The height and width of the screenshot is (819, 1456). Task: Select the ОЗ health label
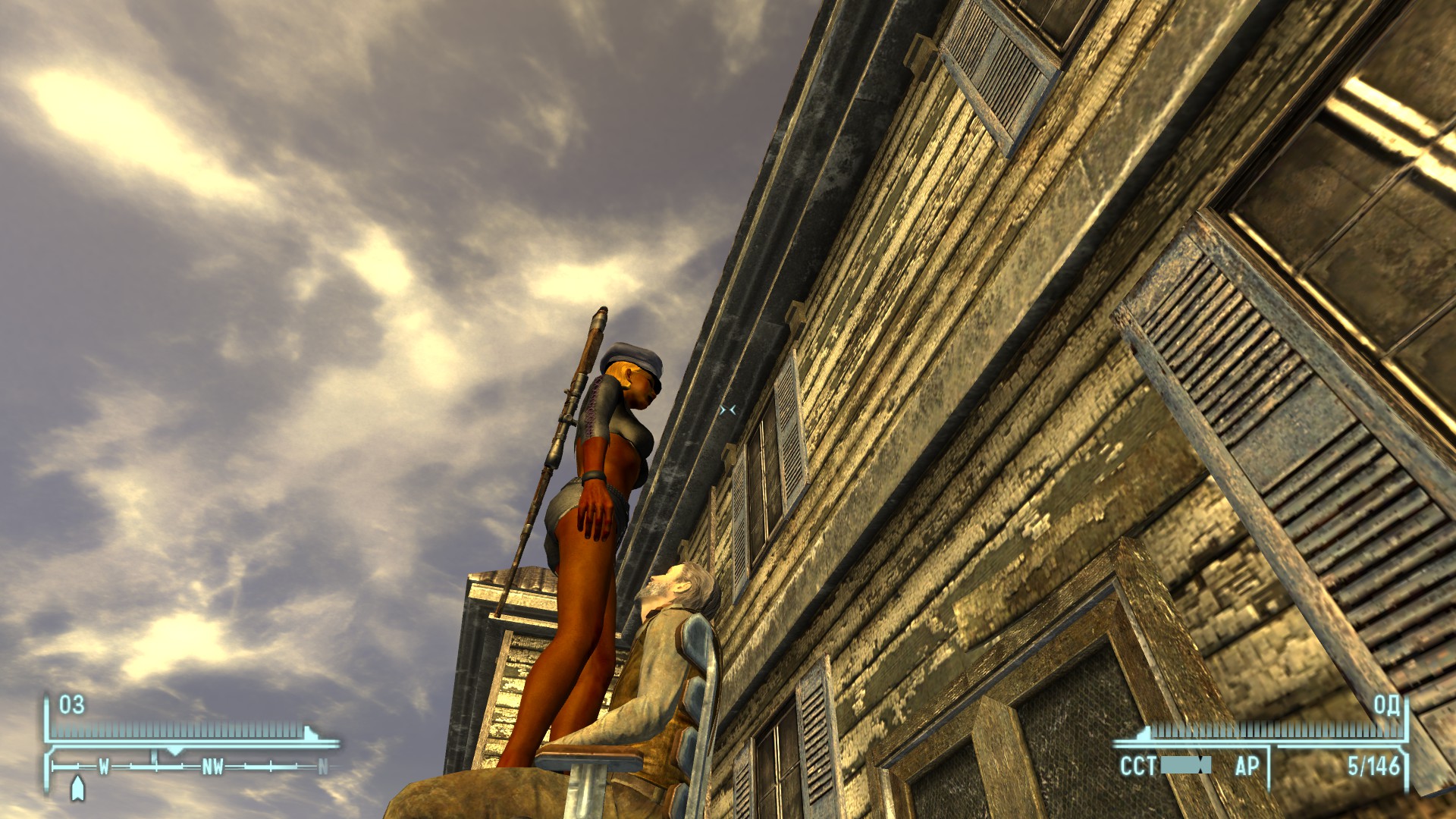pos(71,704)
